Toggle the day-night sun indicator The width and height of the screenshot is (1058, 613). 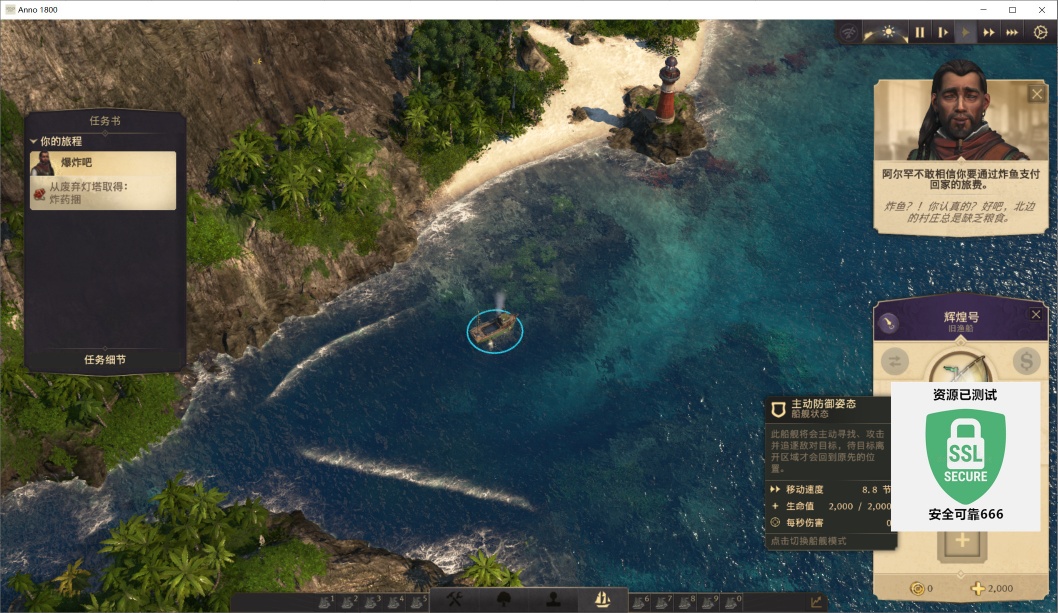click(x=888, y=32)
